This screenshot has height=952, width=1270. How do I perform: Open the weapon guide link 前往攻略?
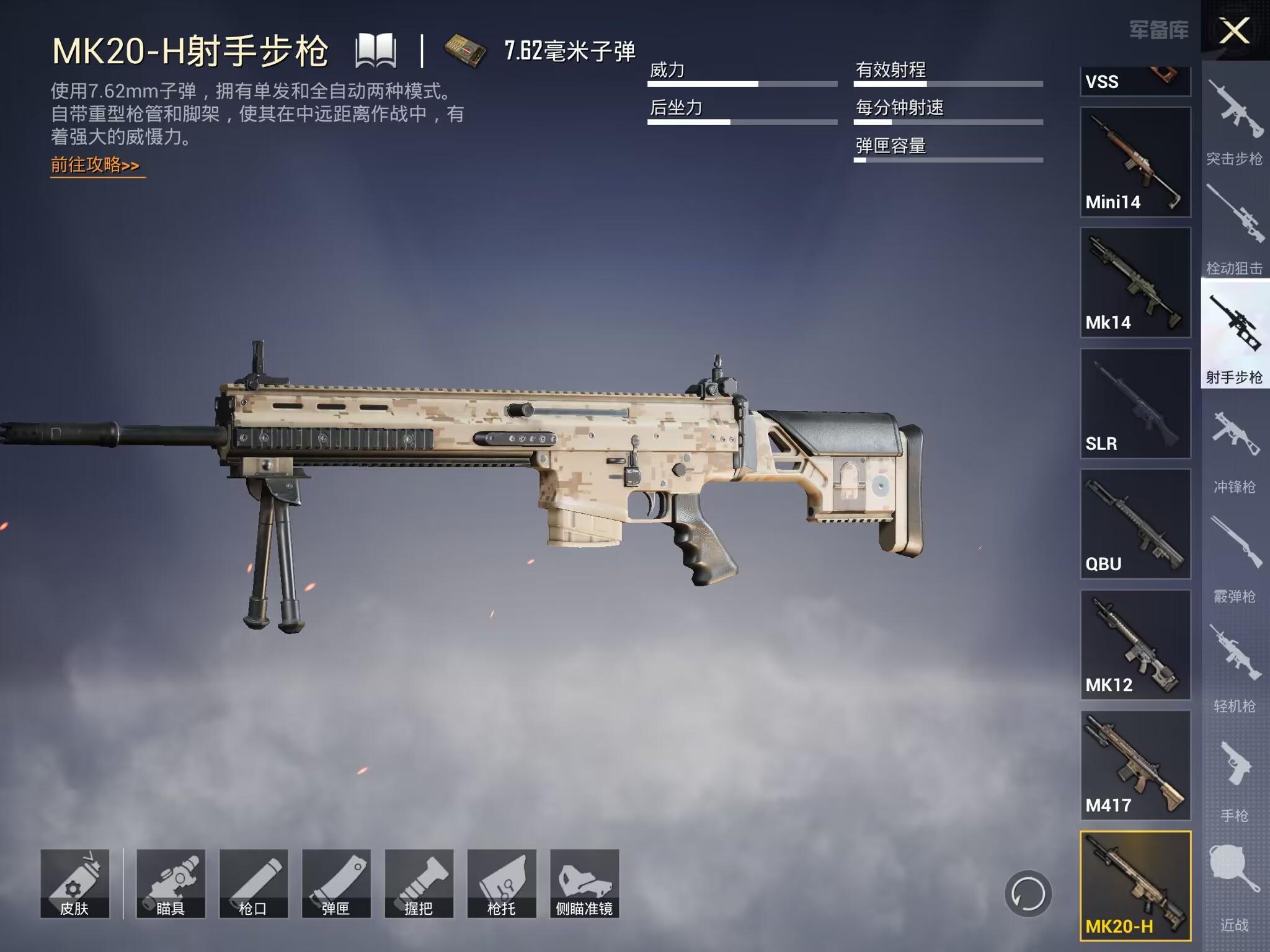tap(95, 165)
